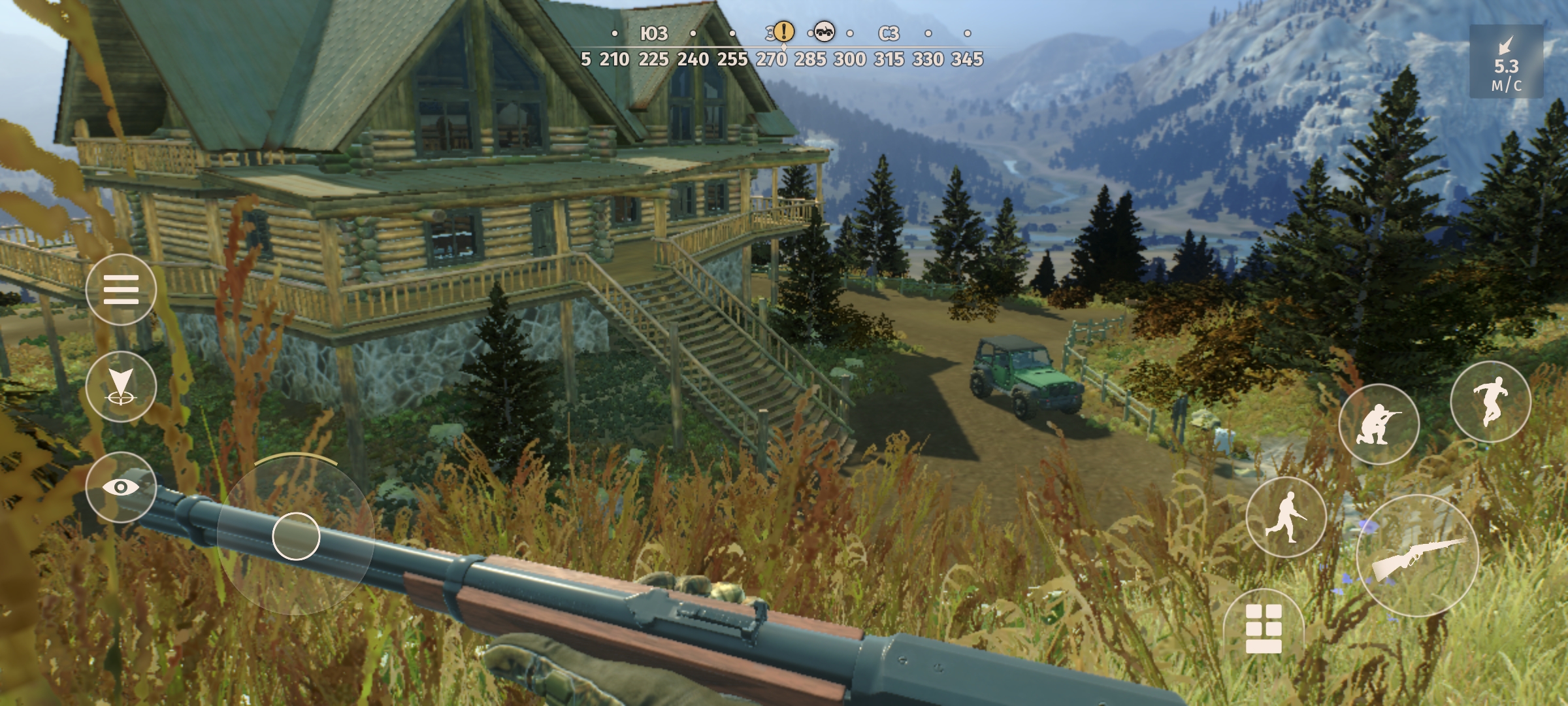
Task: Toggle the running soldier sprint button
Action: [x=1286, y=517]
